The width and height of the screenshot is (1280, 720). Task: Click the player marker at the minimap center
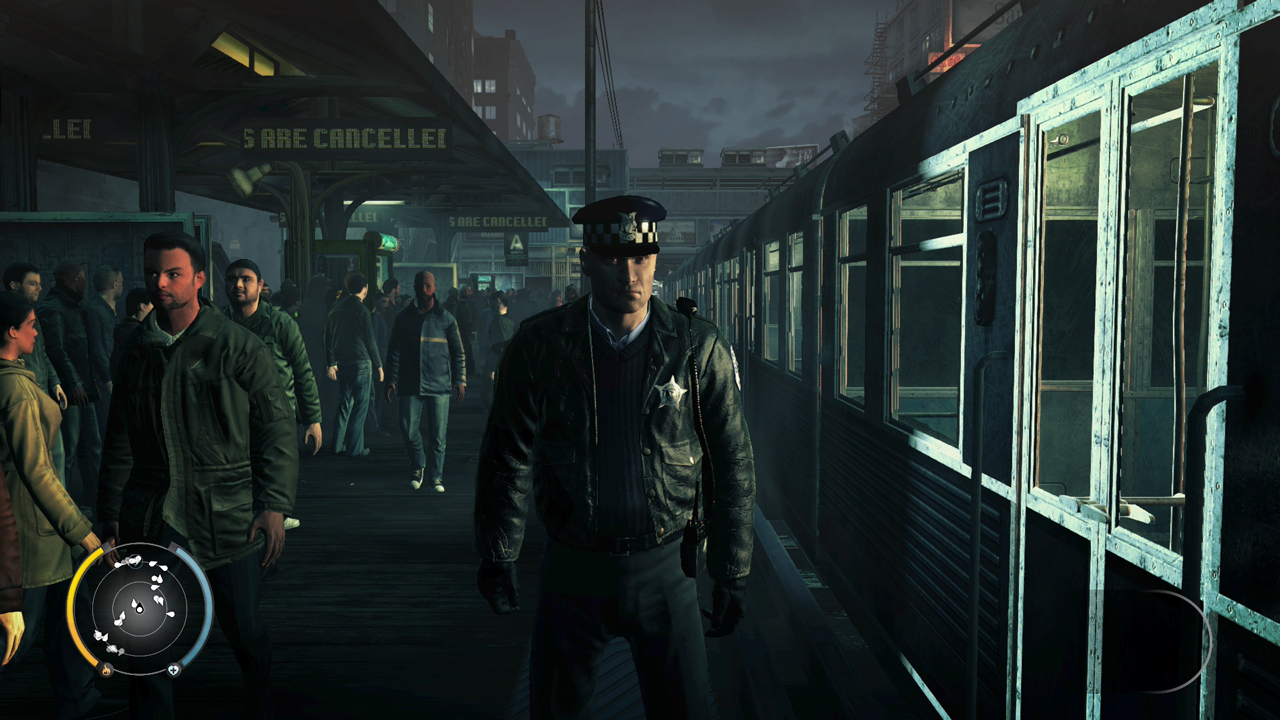pos(138,608)
